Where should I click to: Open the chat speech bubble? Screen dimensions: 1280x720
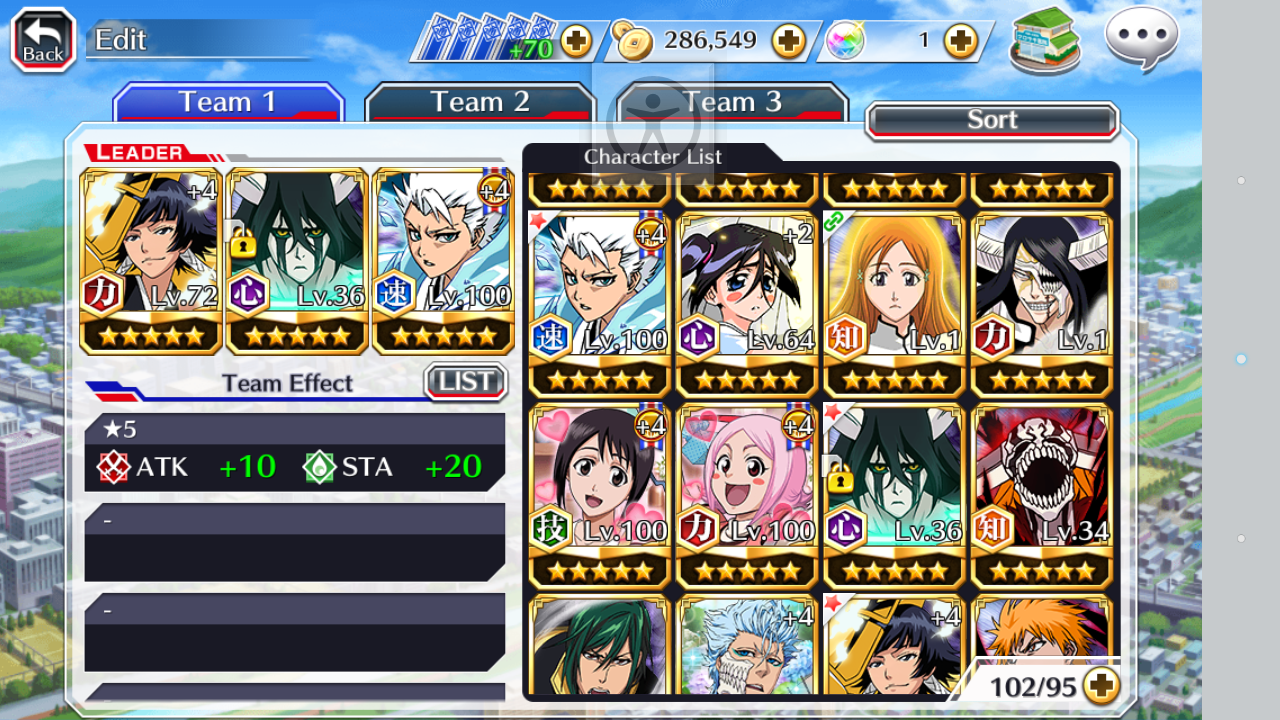tap(1141, 38)
